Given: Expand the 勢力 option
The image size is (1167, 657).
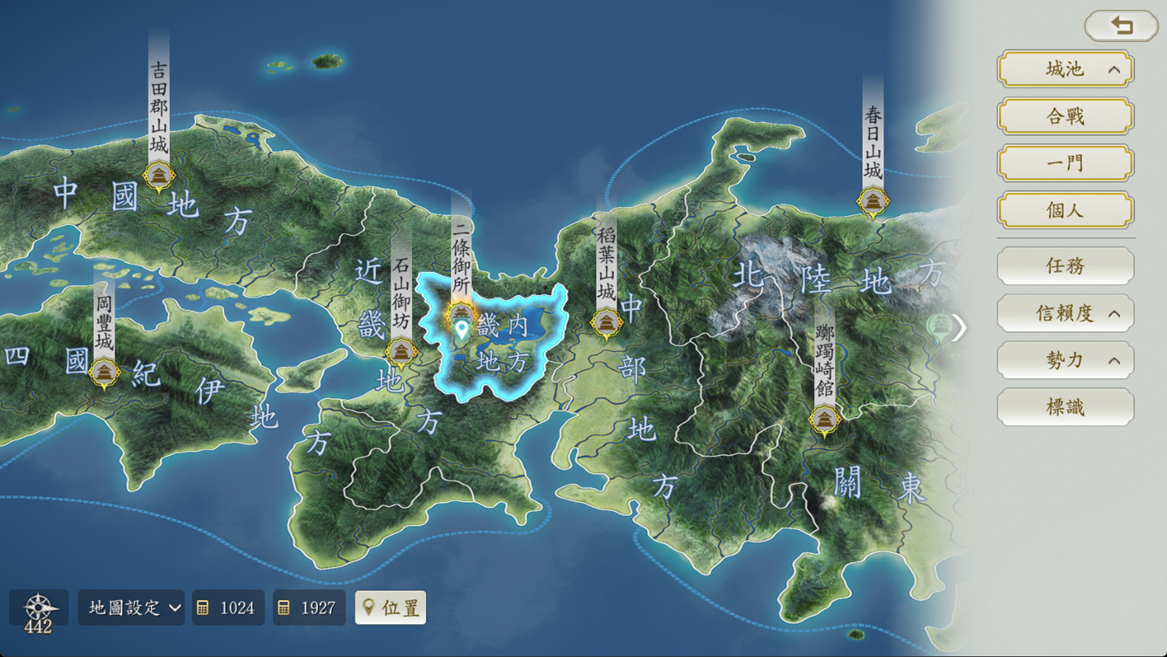Looking at the screenshot, I should point(1065,360).
